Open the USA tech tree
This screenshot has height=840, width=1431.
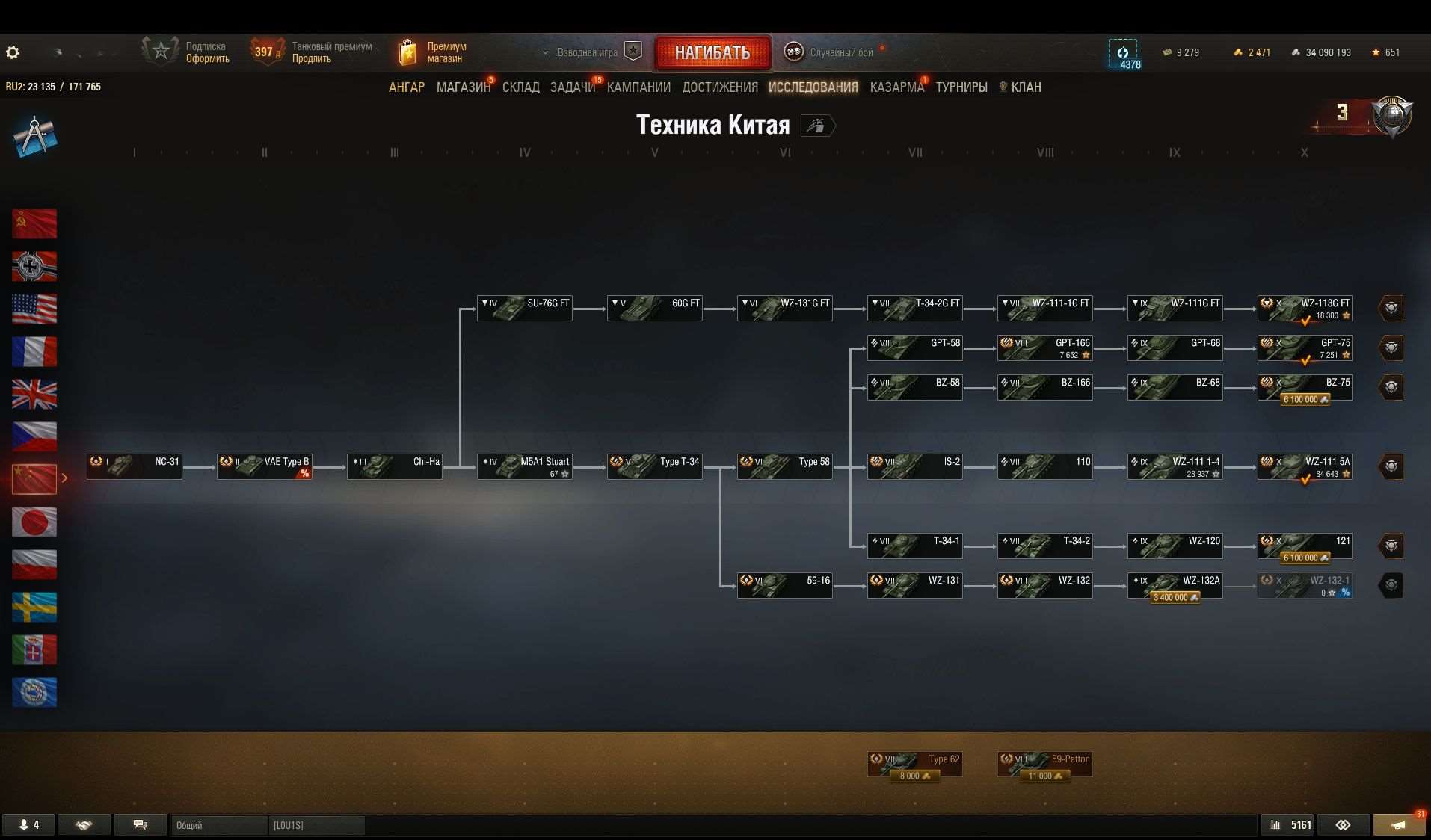[34, 309]
